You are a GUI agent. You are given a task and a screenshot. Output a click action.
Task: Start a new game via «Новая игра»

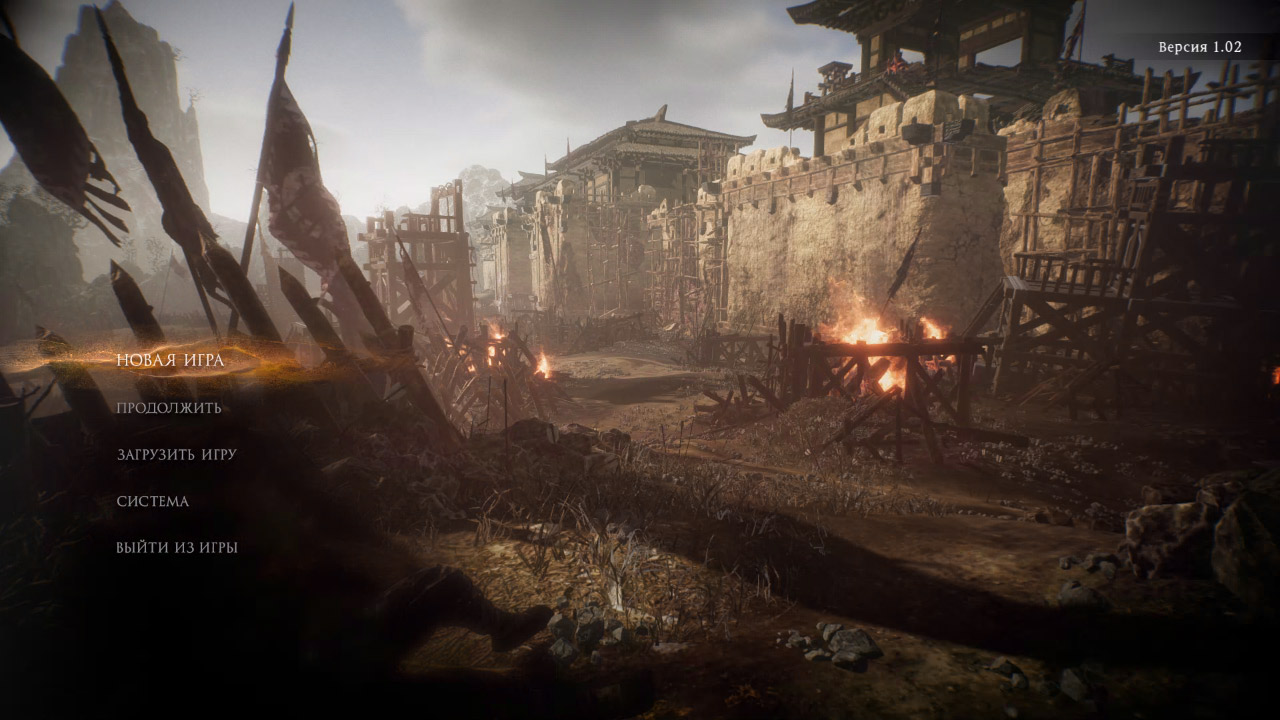pos(170,360)
